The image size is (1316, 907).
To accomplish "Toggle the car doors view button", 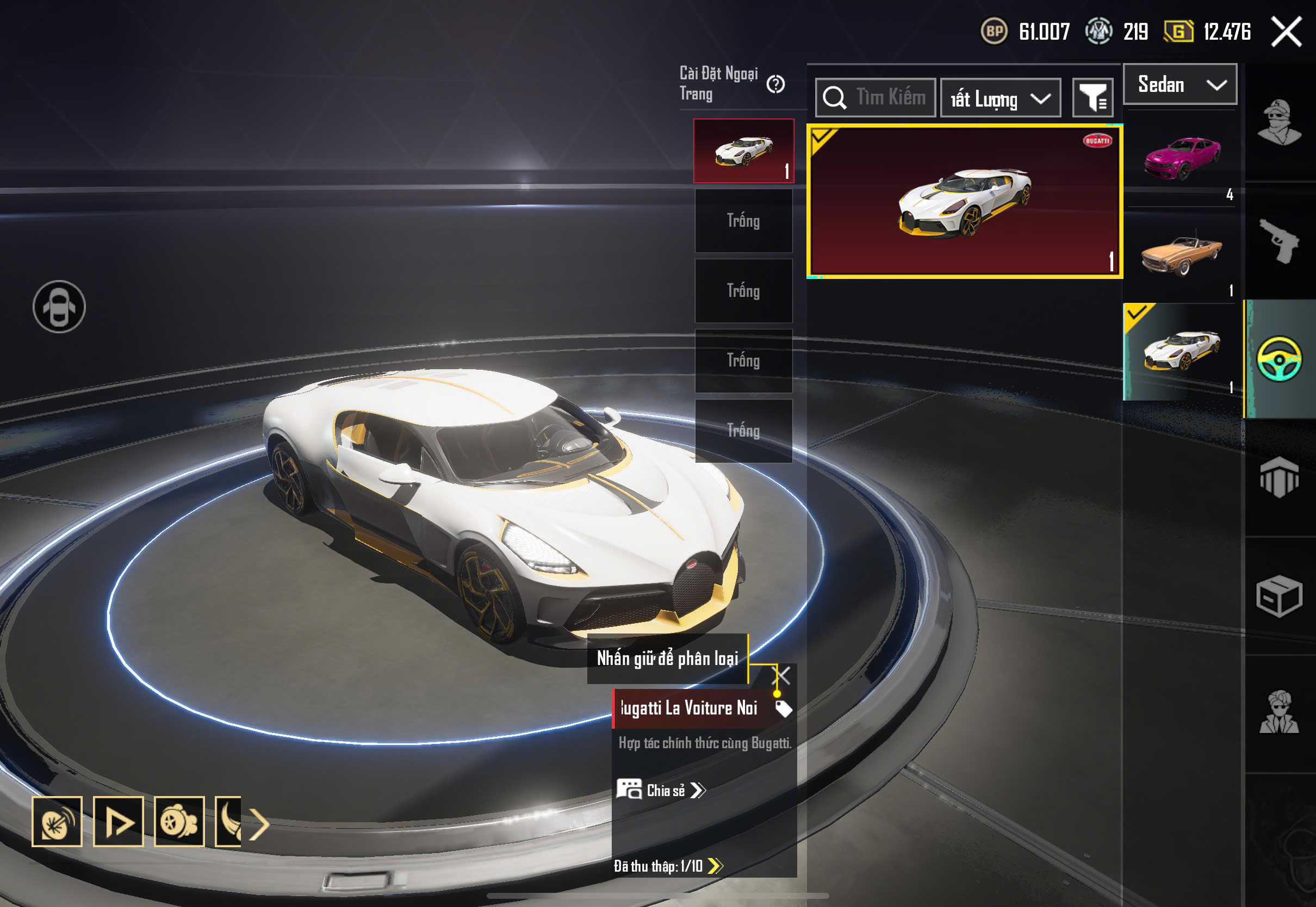I will point(59,307).
